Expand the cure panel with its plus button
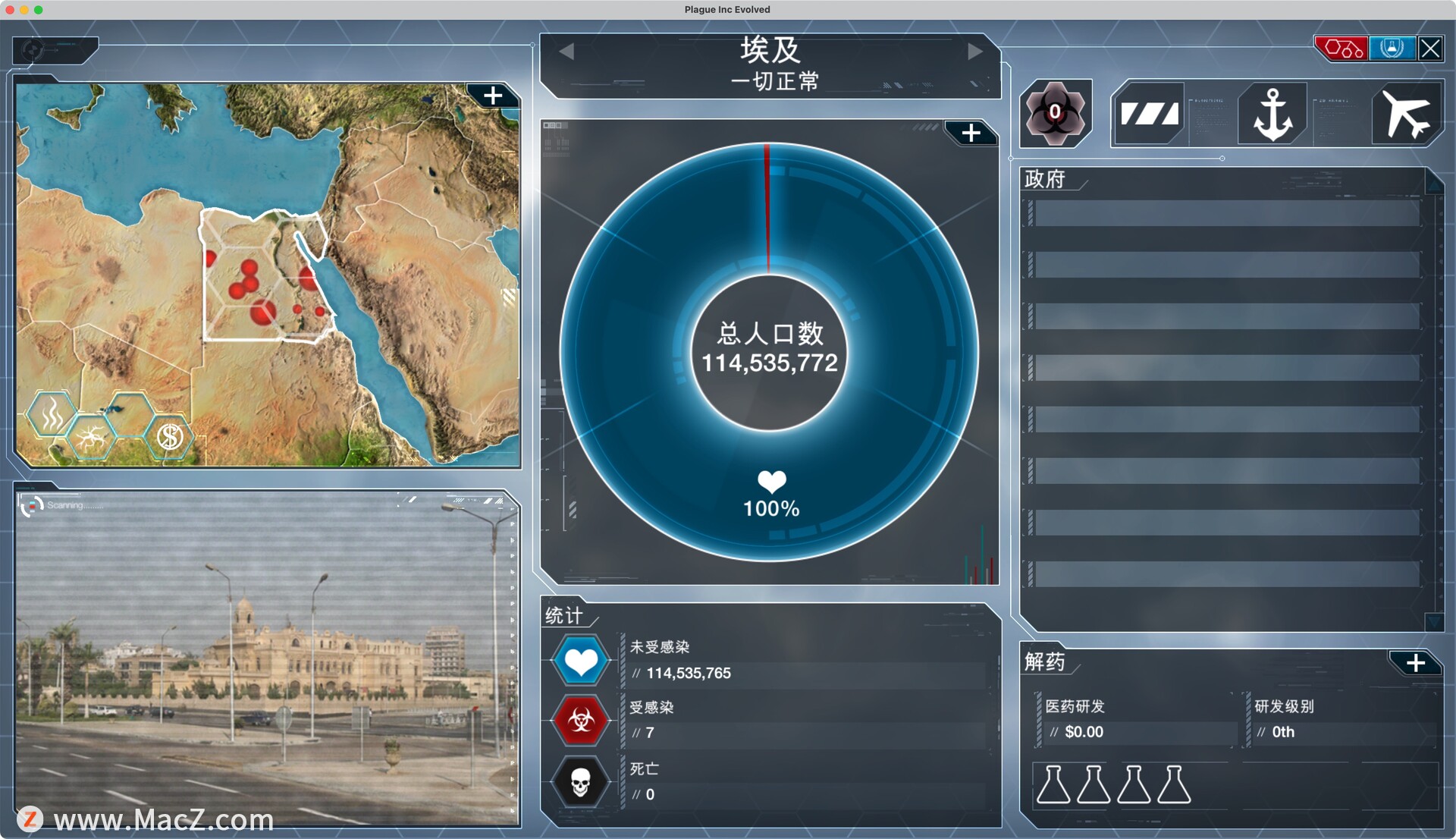 click(1415, 663)
